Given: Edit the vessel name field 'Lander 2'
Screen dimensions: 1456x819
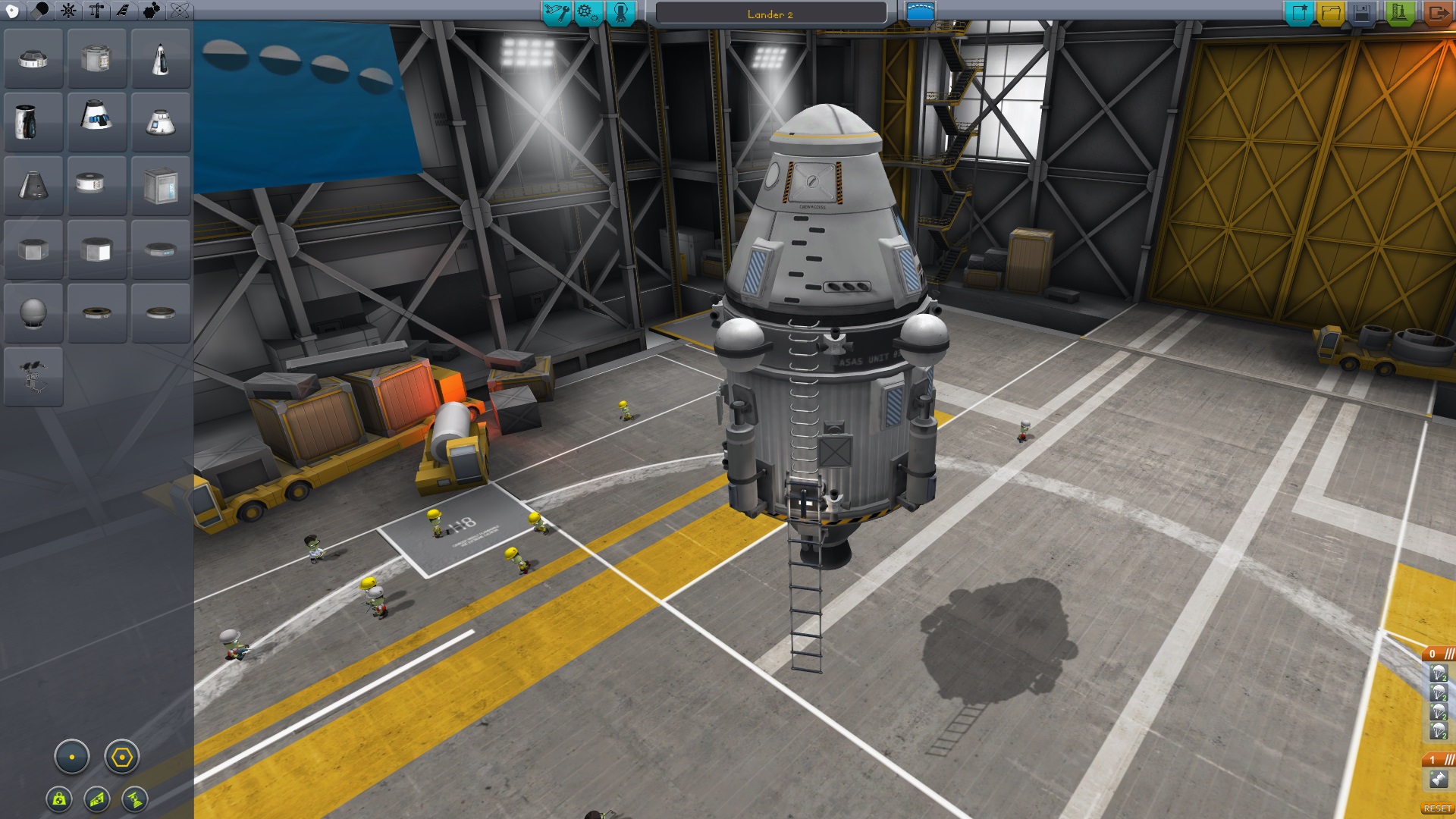Looking at the screenshot, I should pos(770,14).
